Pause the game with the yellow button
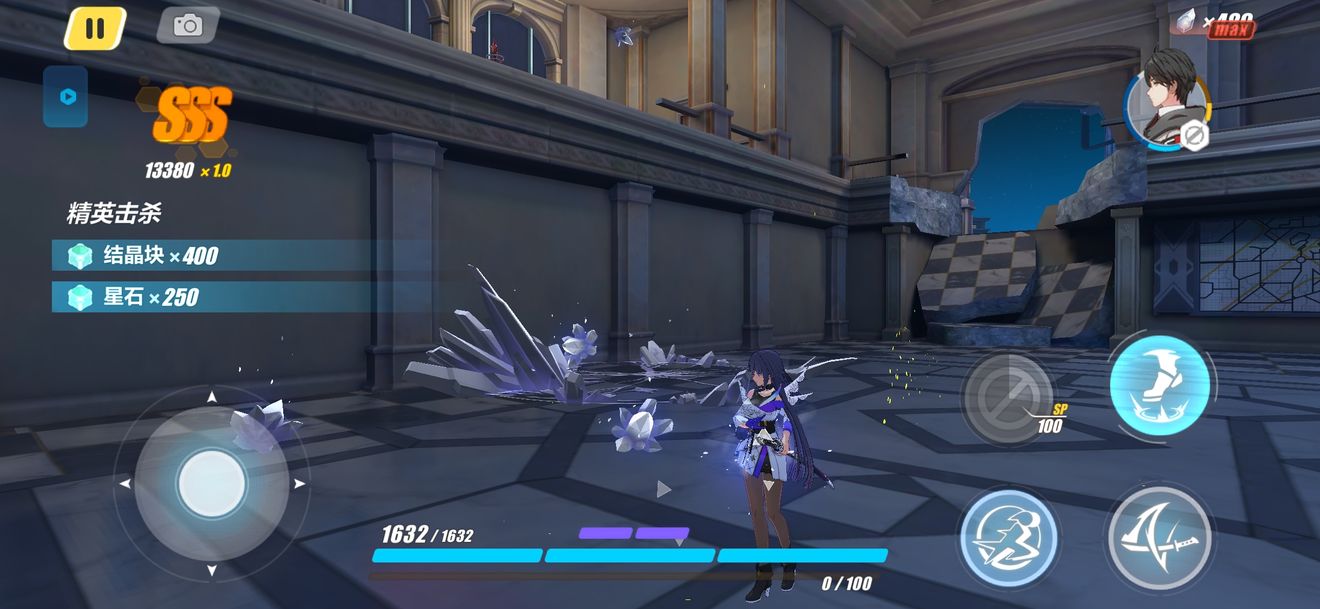The height and width of the screenshot is (609, 1320). pos(95,28)
